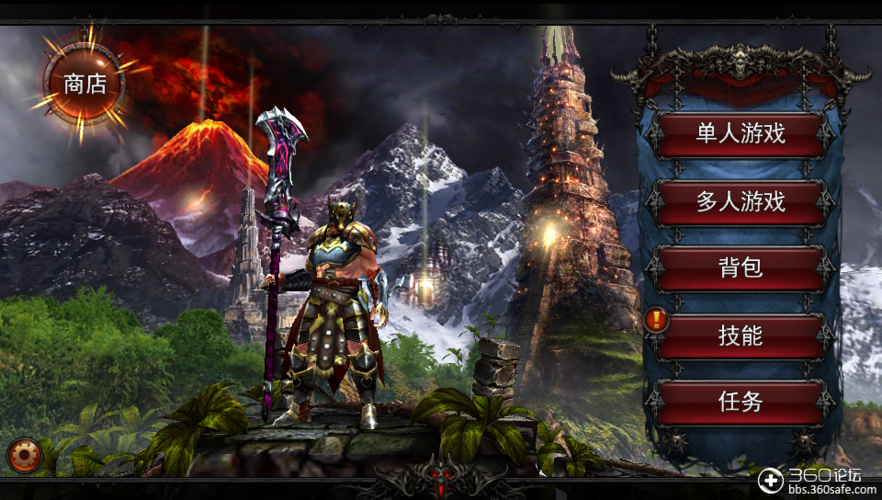Click the exclamation alert badge beside 技能
The height and width of the screenshot is (500, 882).
click(657, 320)
